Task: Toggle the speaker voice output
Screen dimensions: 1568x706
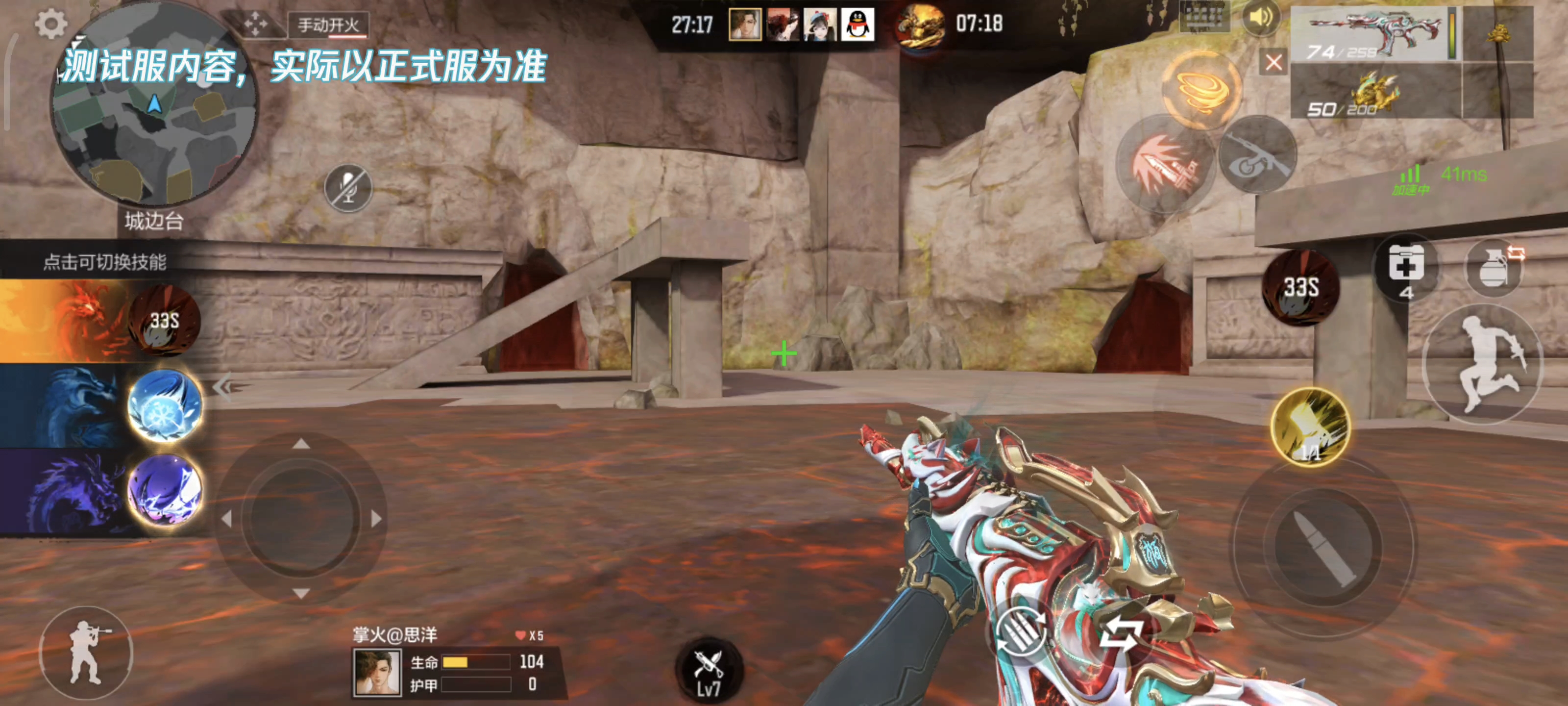Action: pyautogui.click(x=1259, y=19)
